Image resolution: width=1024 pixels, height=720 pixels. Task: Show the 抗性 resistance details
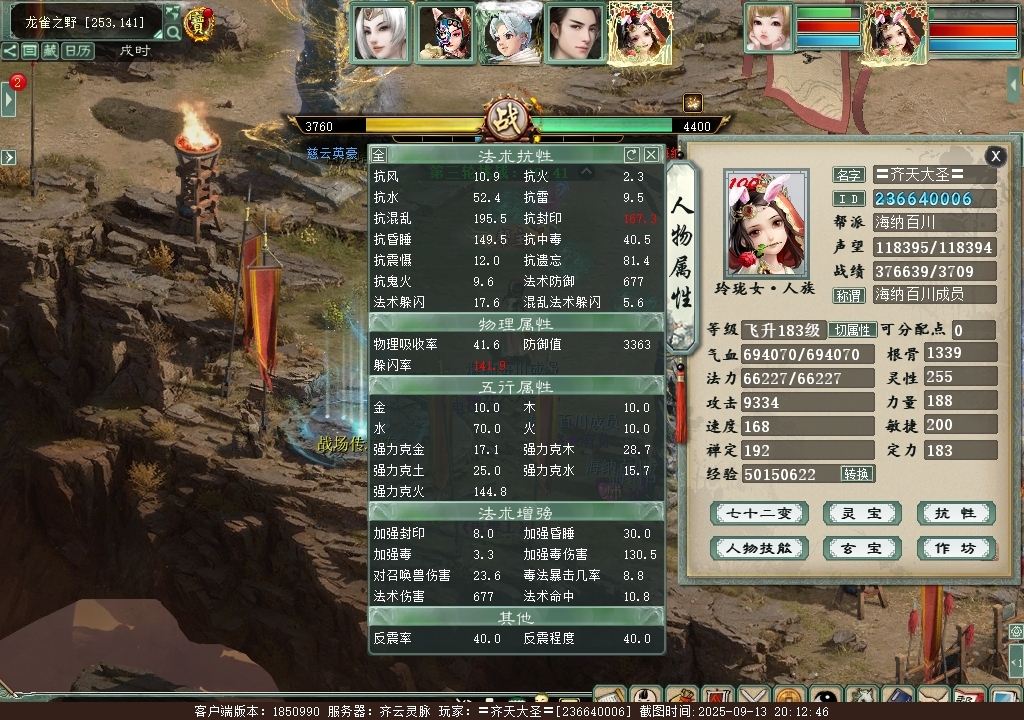[955, 514]
